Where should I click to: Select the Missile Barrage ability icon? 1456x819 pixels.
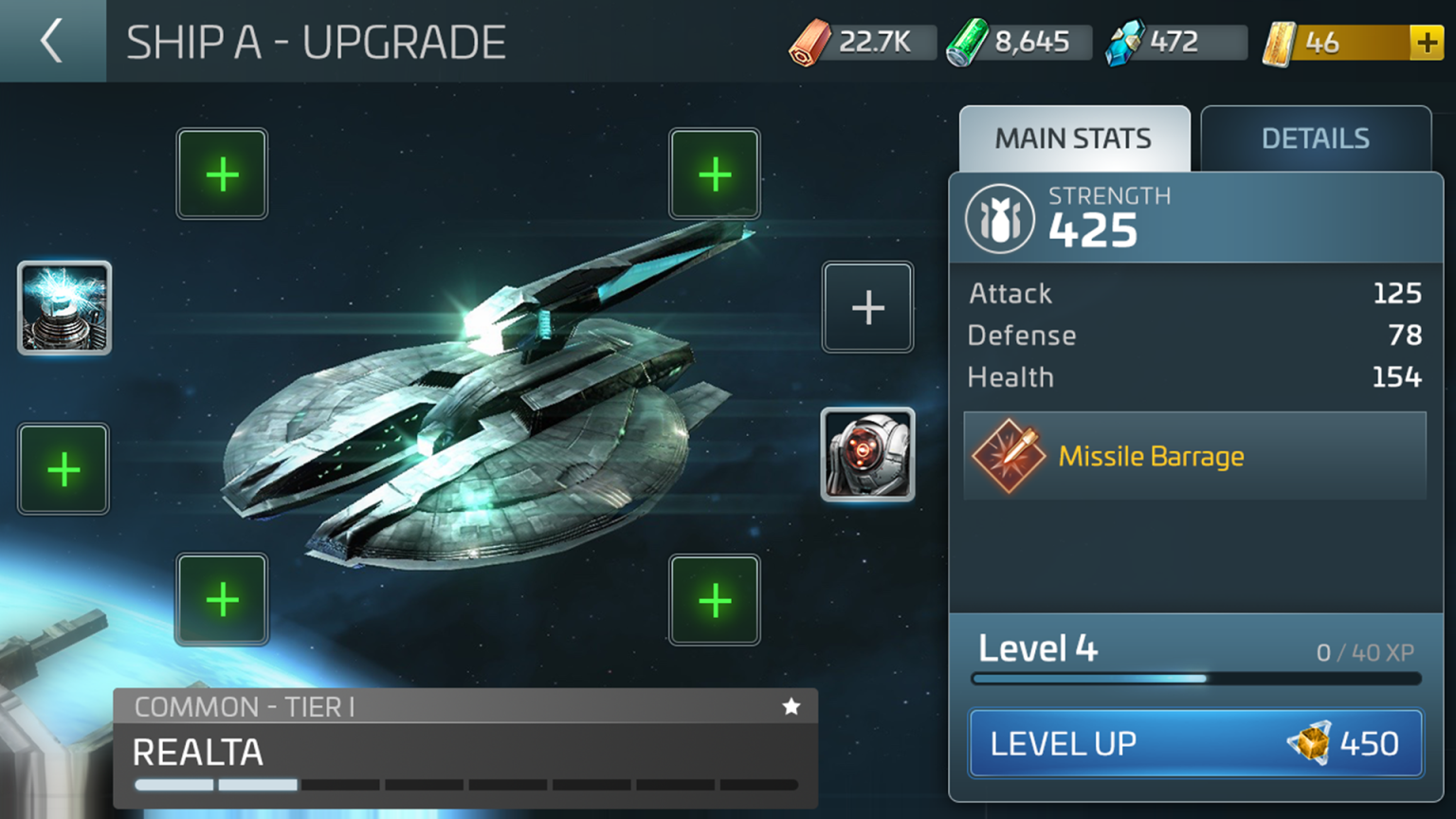pyautogui.click(x=1008, y=456)
